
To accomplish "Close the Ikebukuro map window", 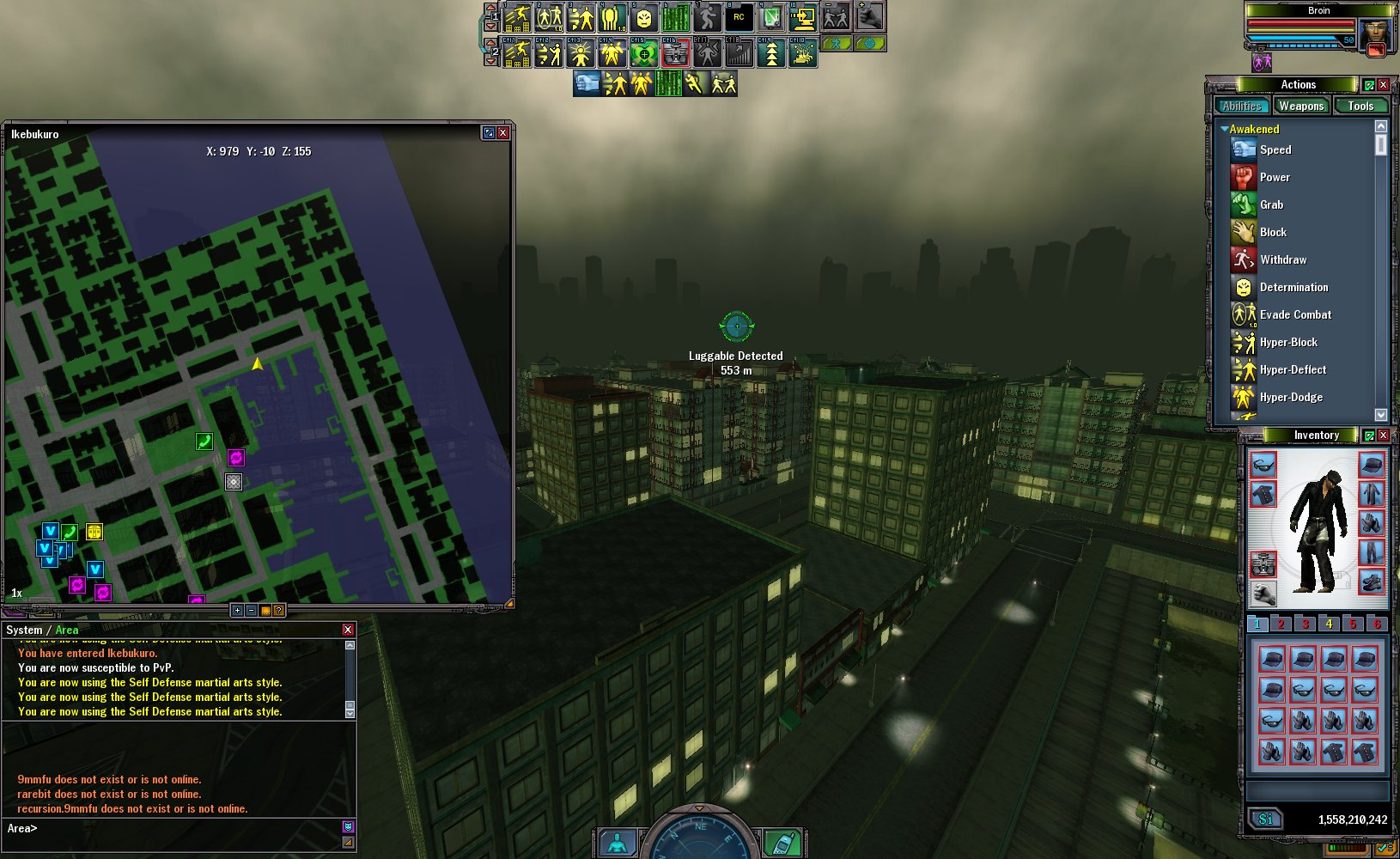I will [x=503, y=132].
